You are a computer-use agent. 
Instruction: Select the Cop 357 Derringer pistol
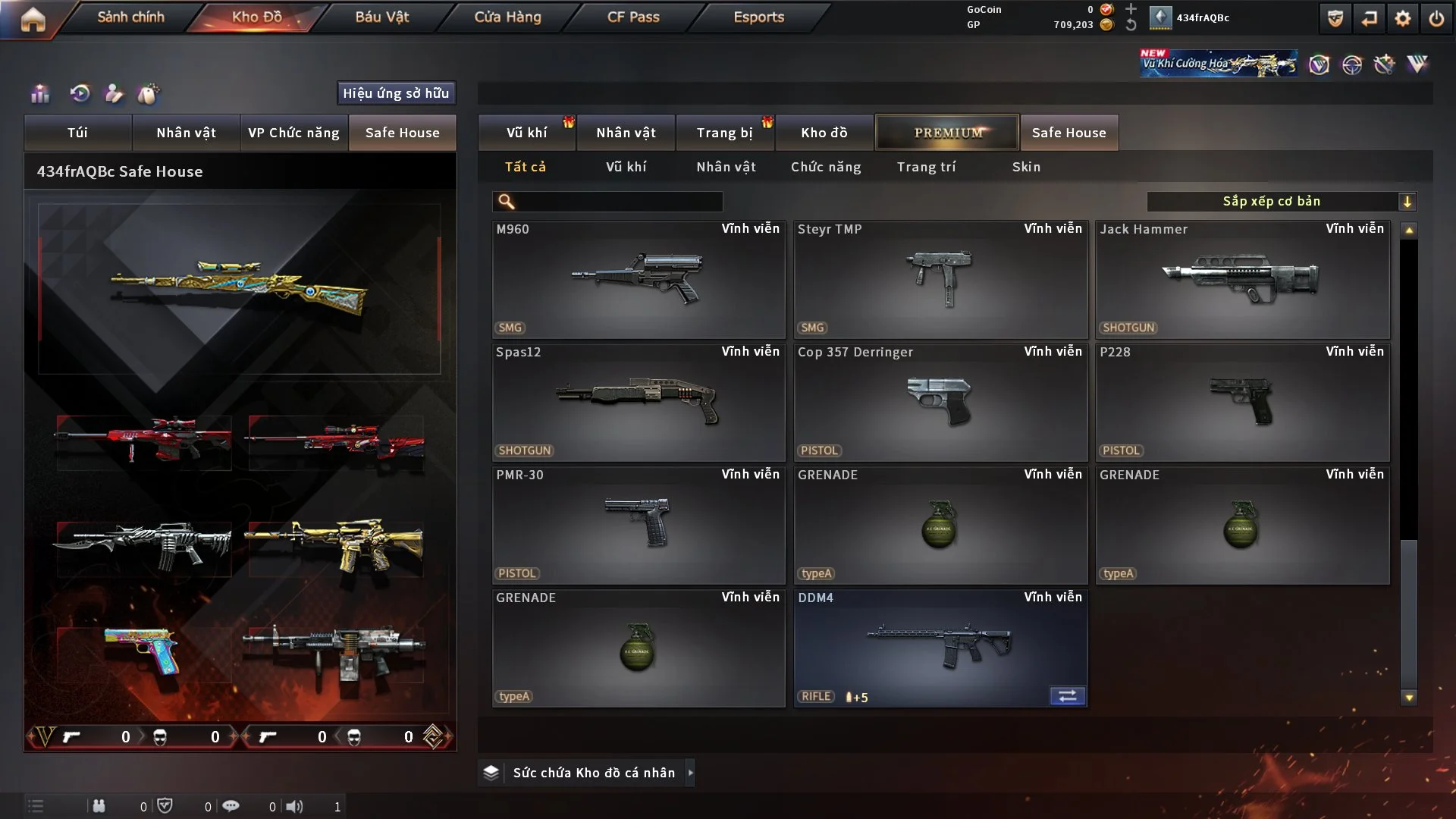[x=940, y=403]
